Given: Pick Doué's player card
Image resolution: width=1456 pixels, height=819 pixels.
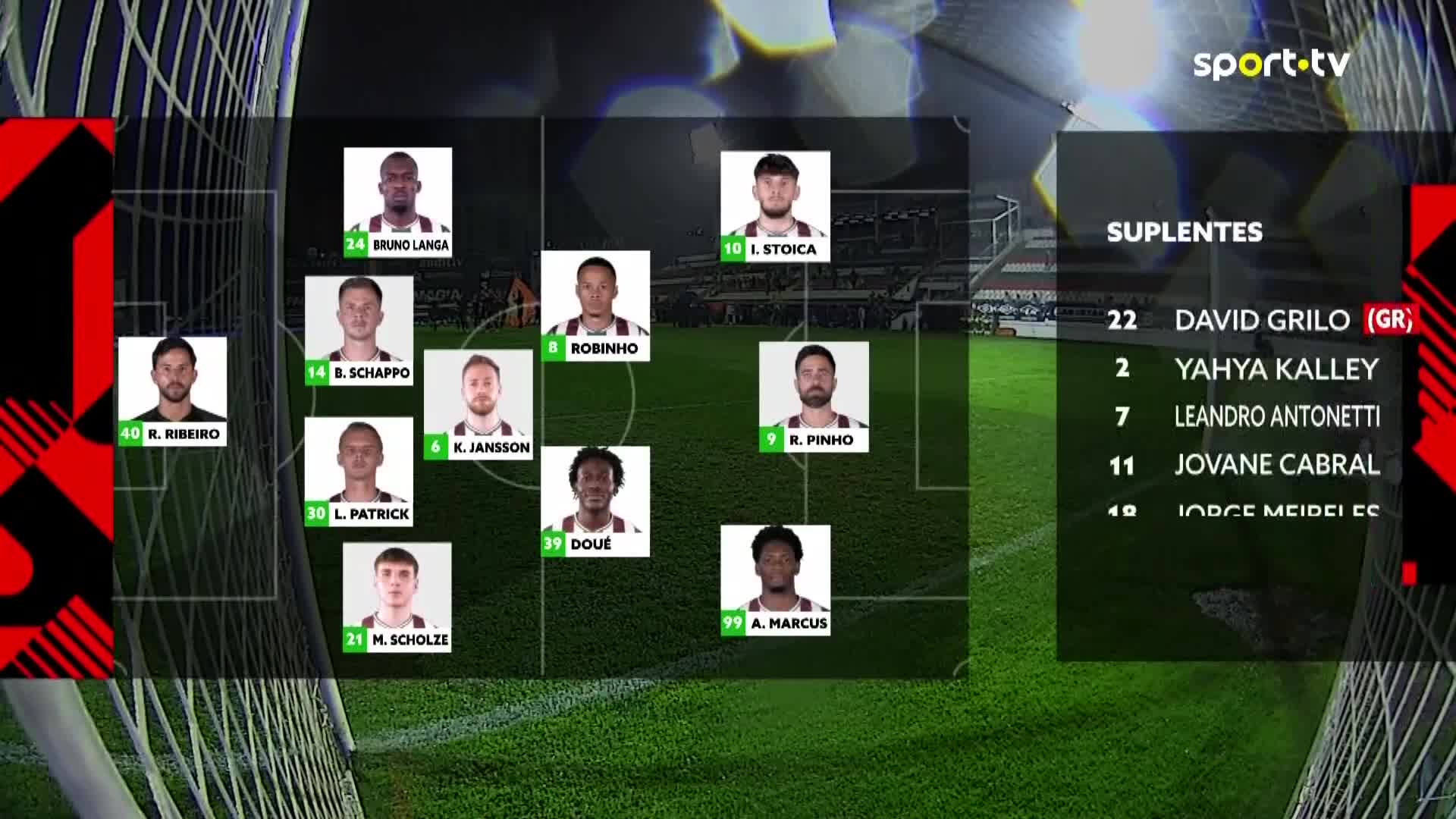Looking at the screenshot, I should click(x=595, y=501).
